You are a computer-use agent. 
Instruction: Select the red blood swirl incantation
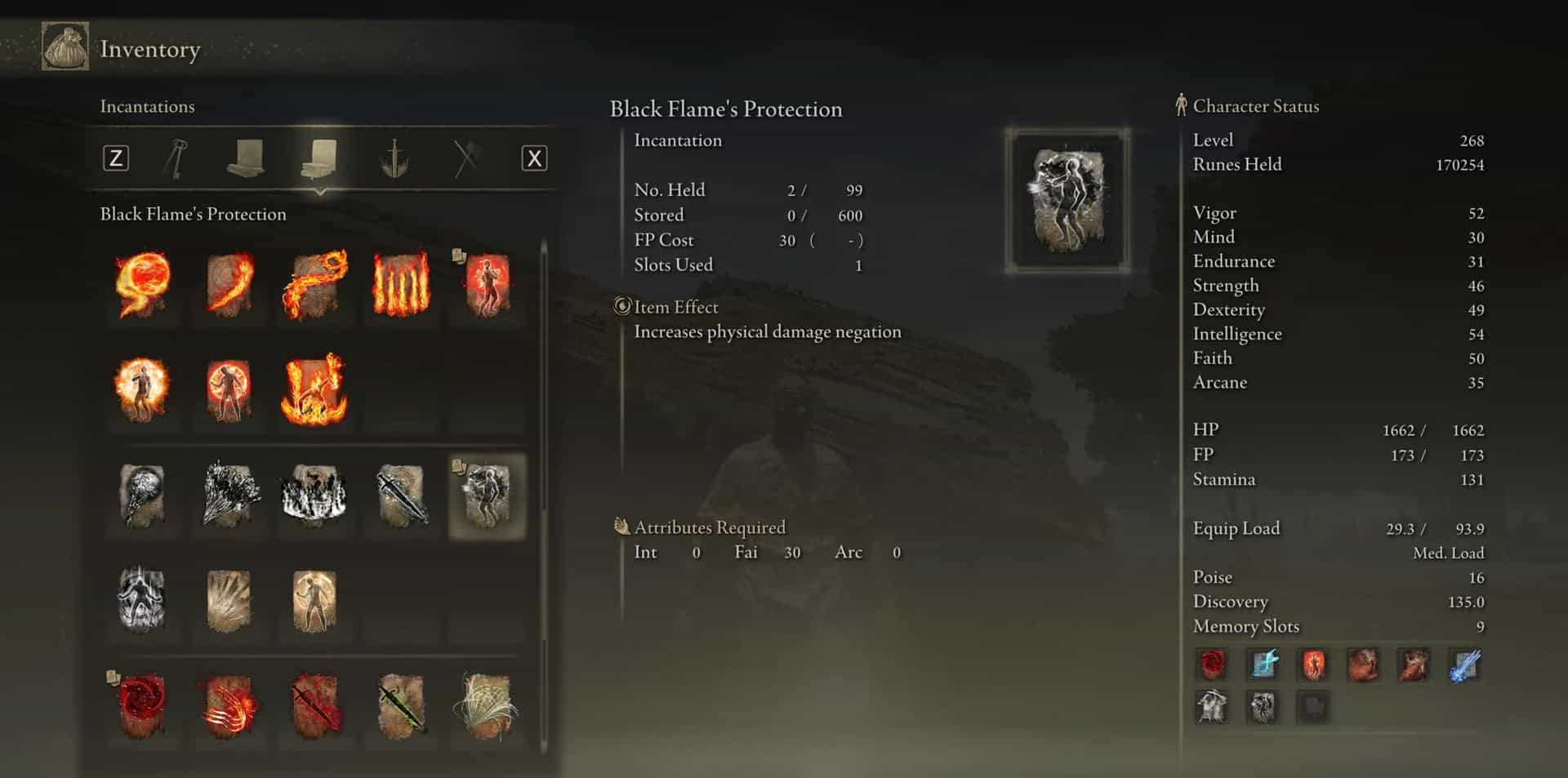pos(143,706)
